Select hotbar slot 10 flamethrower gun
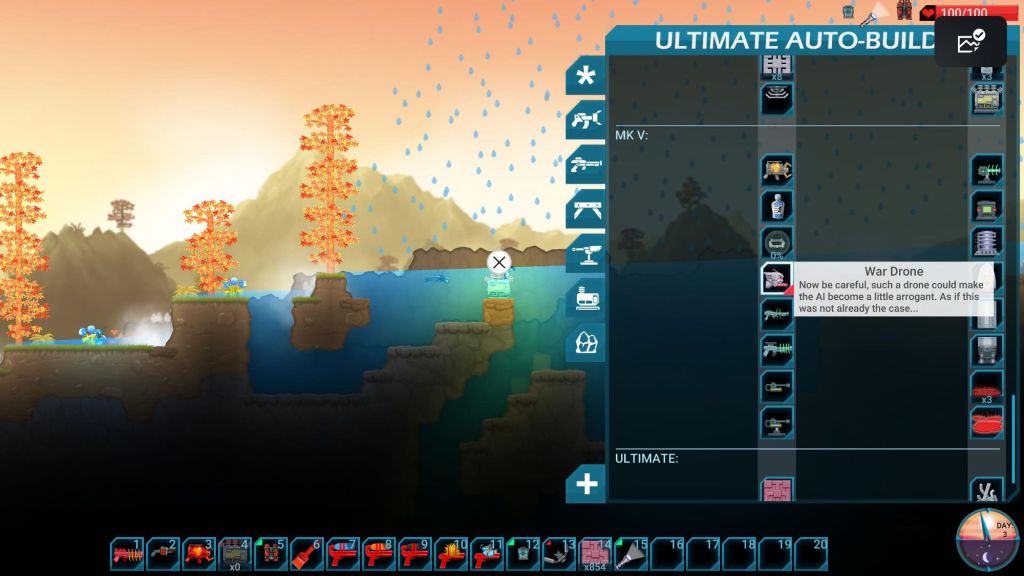The image size is (1024, 576). pyautogui.click(x=451, y=554)
